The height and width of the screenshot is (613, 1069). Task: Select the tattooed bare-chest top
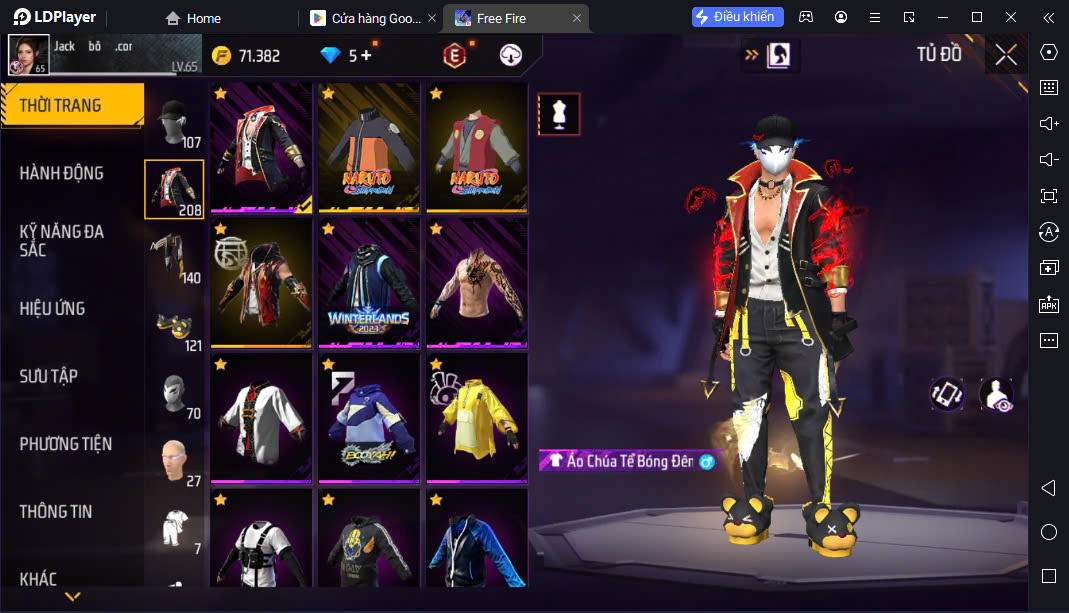(x=477, y=283)
